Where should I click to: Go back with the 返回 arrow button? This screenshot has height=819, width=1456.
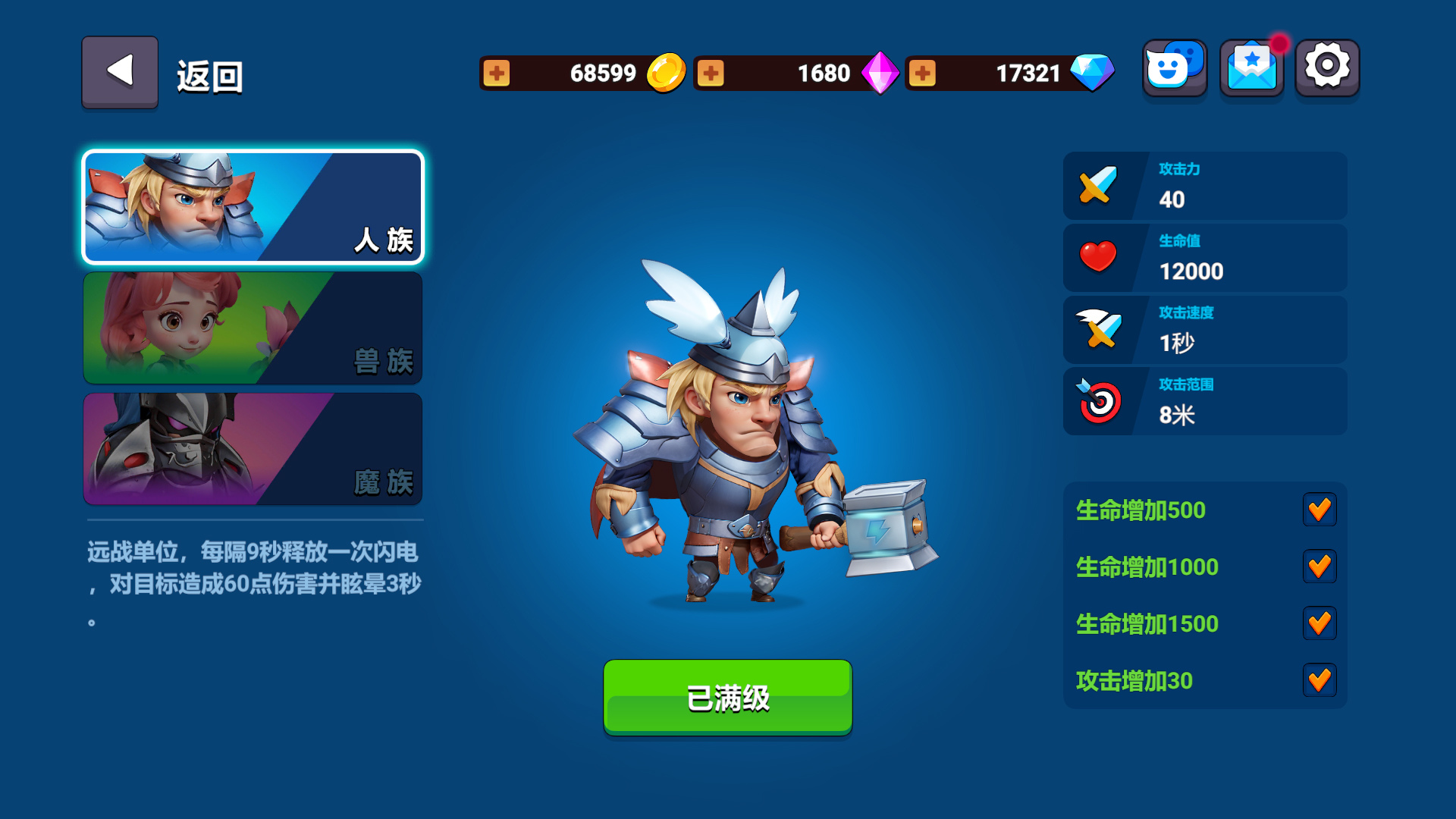click(x=120, y=72)
